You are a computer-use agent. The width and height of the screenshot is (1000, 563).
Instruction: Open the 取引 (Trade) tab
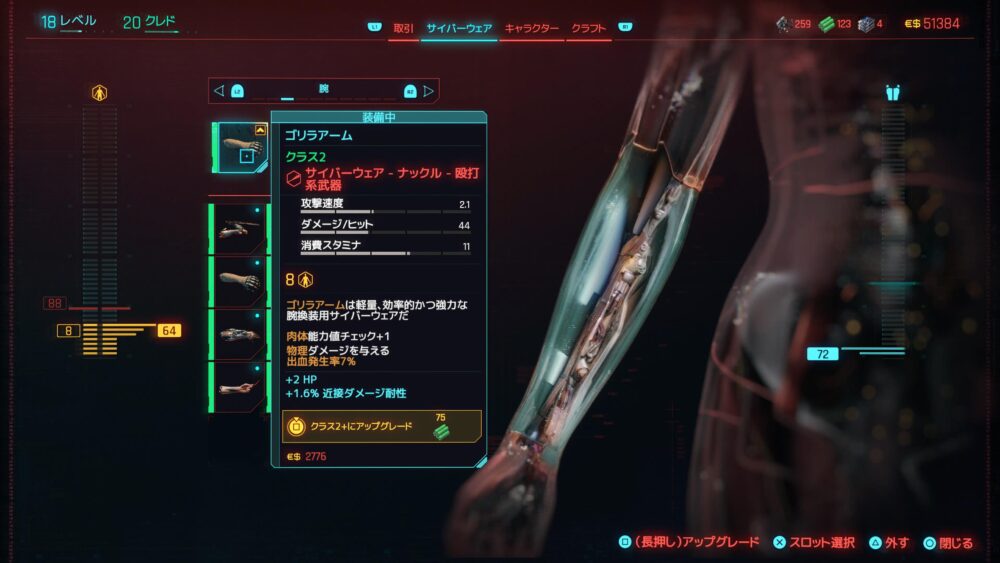(404, 28)
